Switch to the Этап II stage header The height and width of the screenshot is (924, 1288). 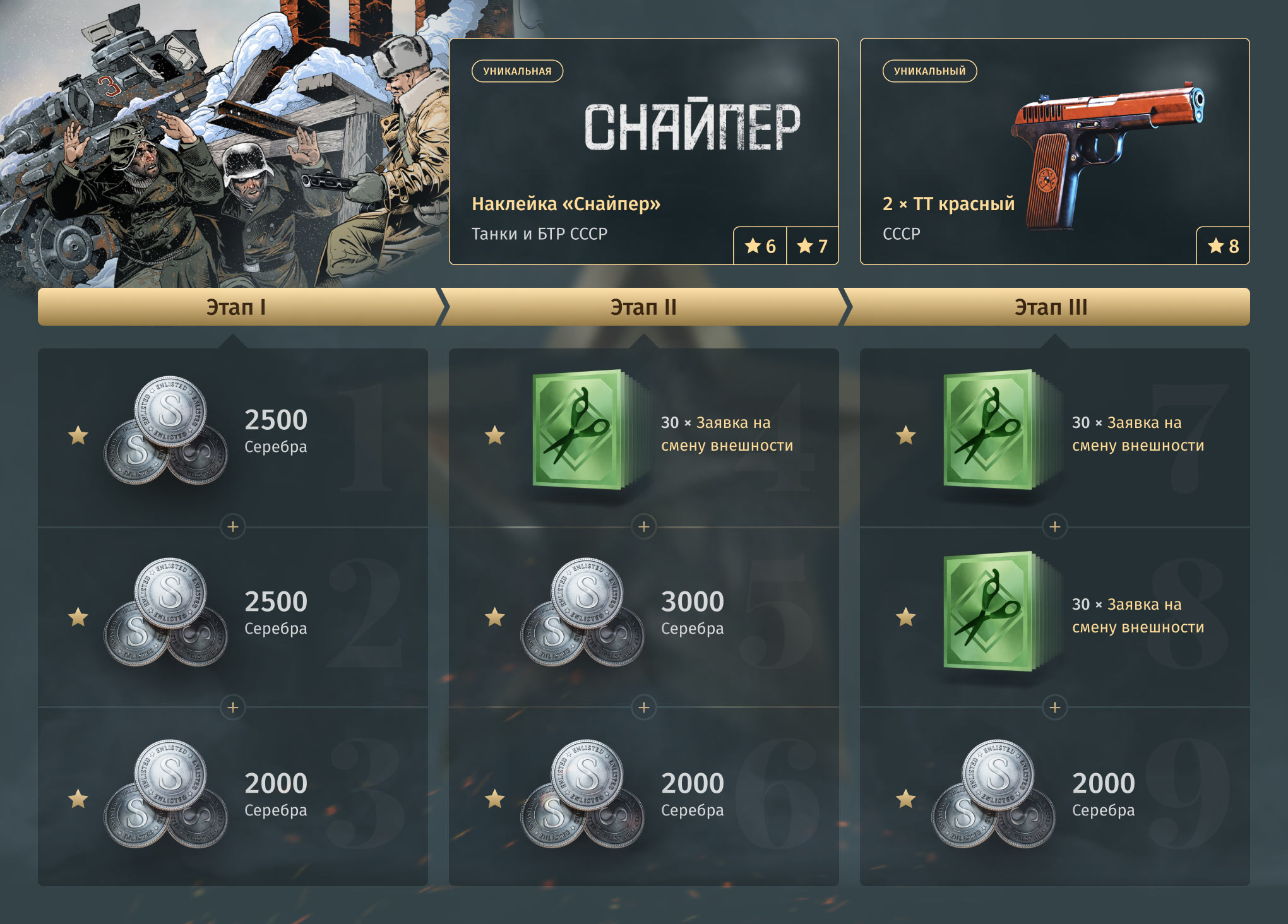point(643,307)
